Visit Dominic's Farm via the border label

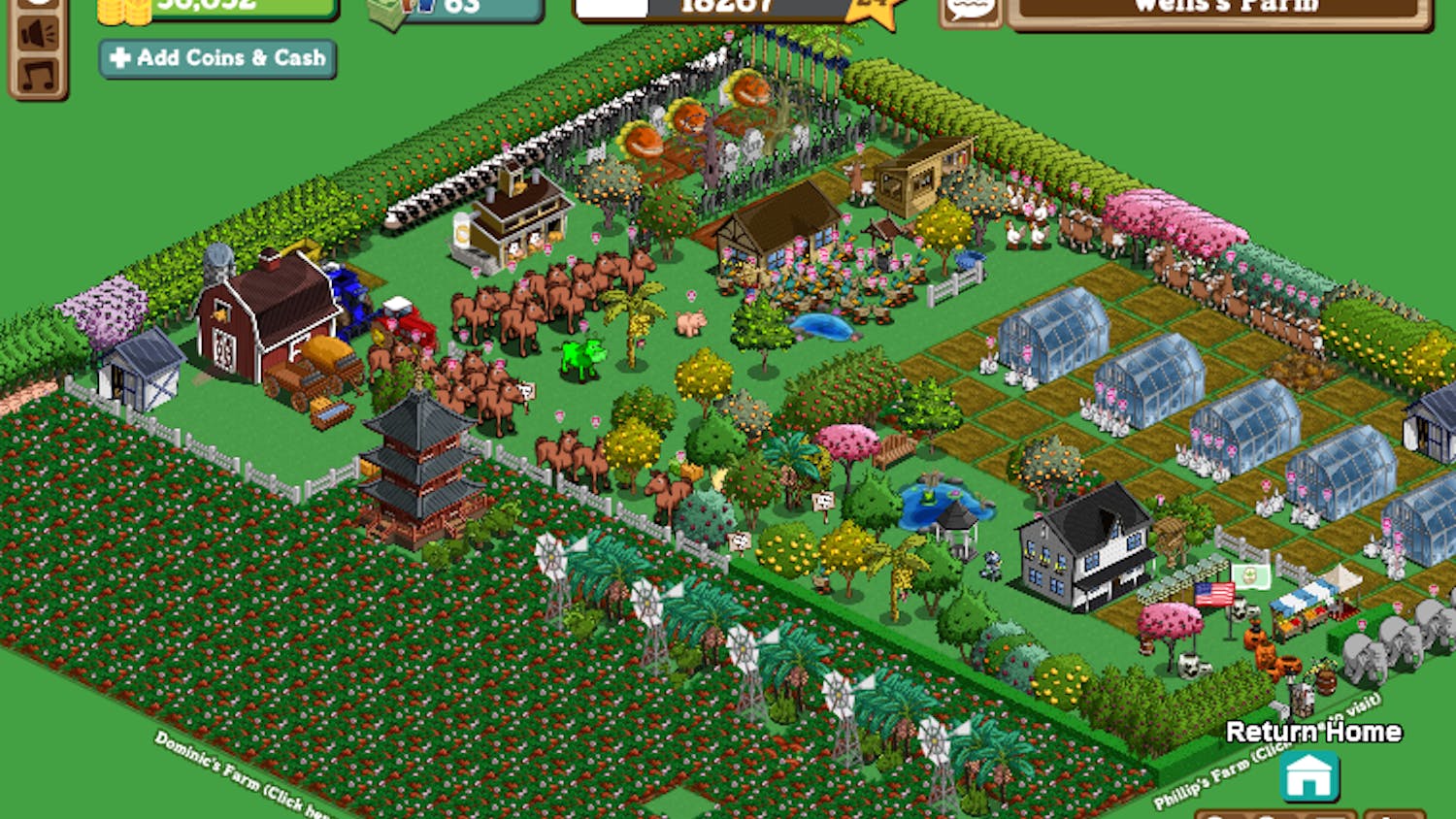[x=238, y=773]
